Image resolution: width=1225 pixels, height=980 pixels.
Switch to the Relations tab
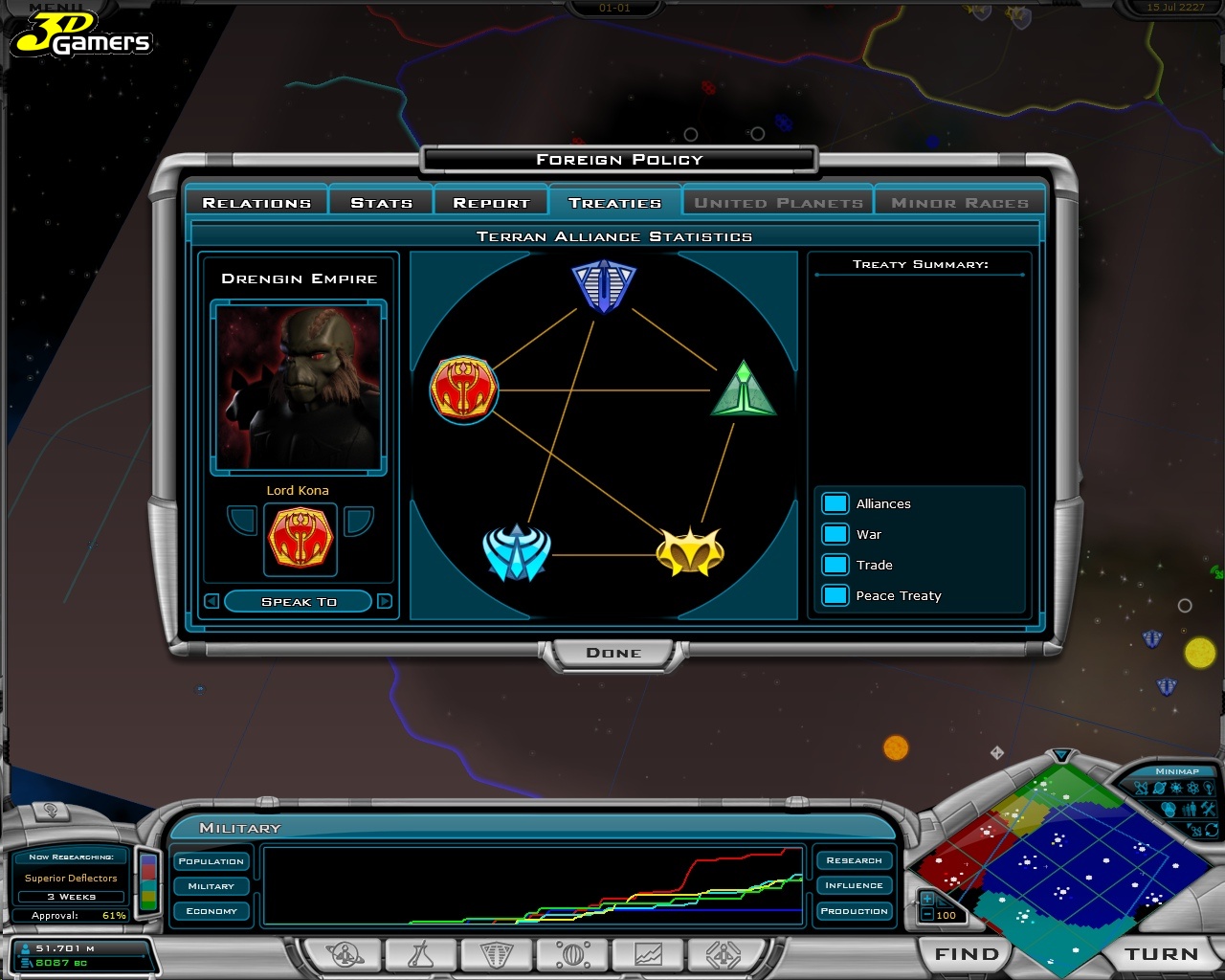[x=256, y=202]
